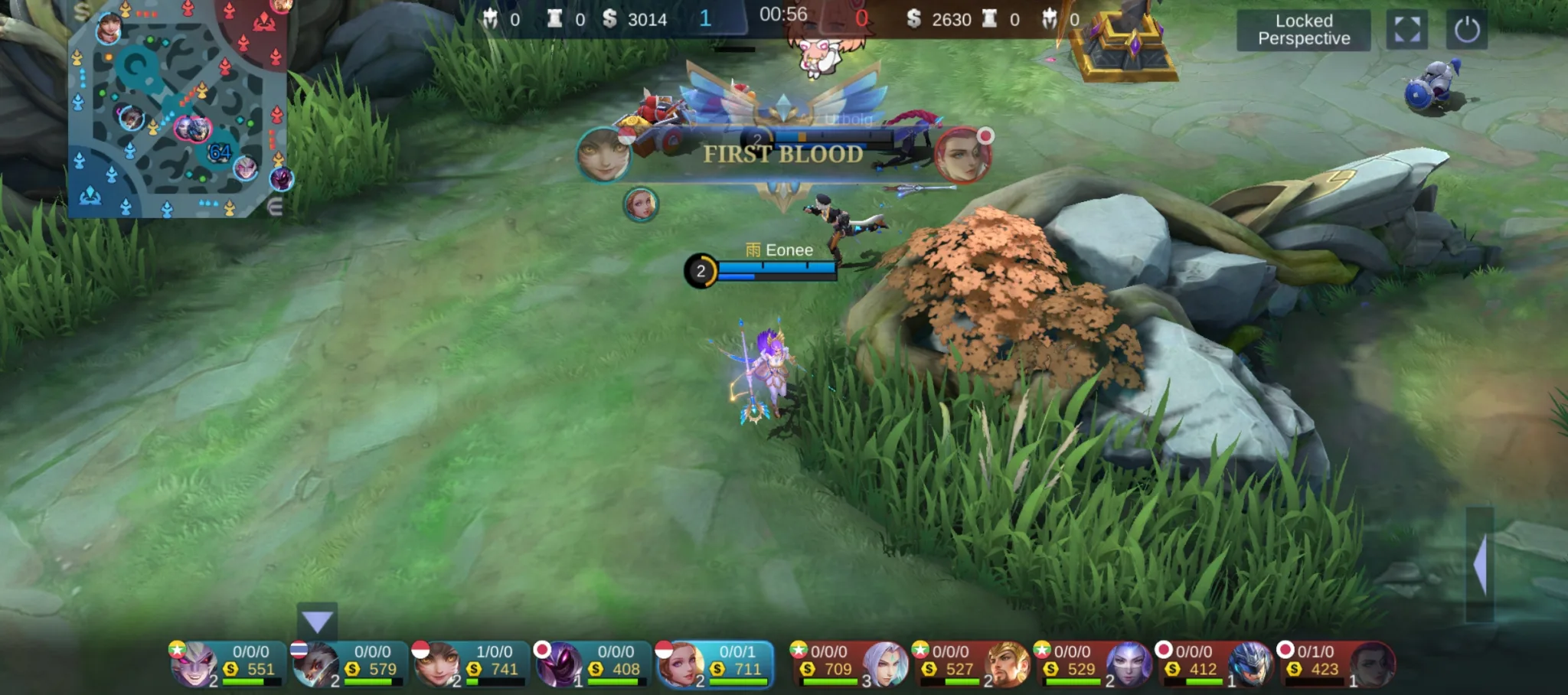Enter fullscreen with the corner-brackets button
Image resolution: width=1568 pixels, height=695 pixels.
1406,31
